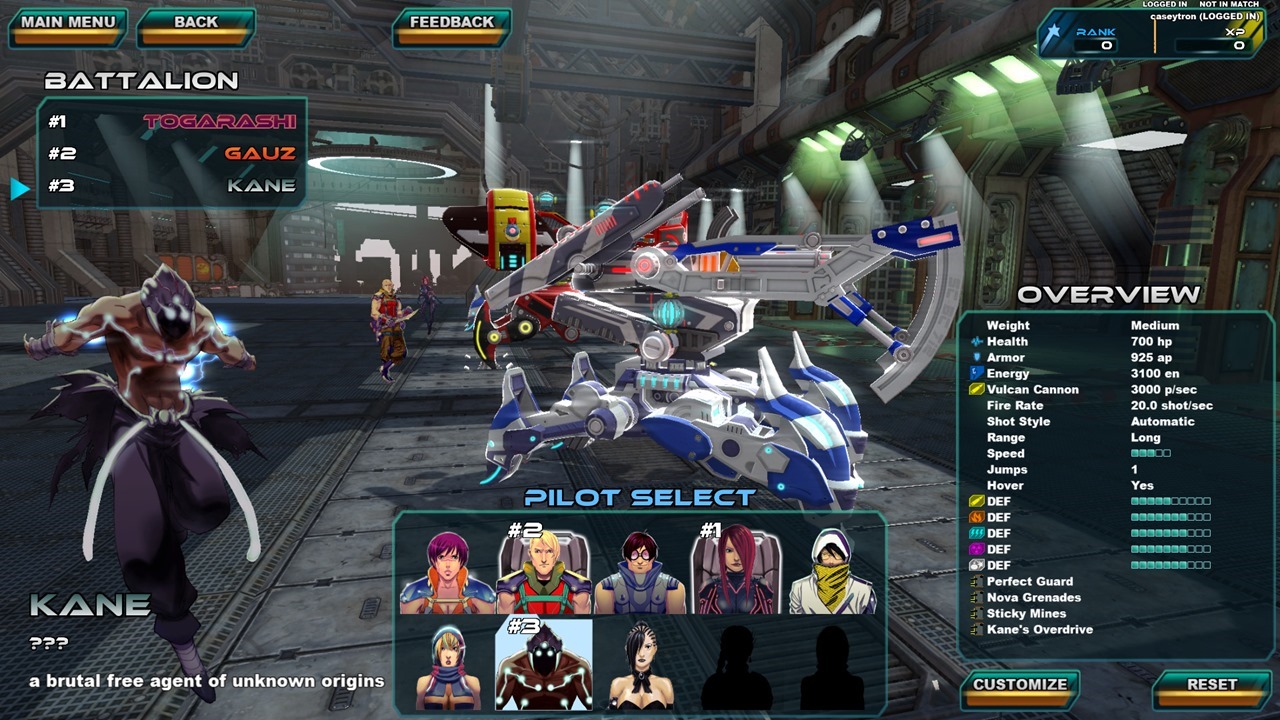The height and width of the screenshot is (720, 1280).
Task: Choose Kane battalion slot #3
Action: coord(172,186)
